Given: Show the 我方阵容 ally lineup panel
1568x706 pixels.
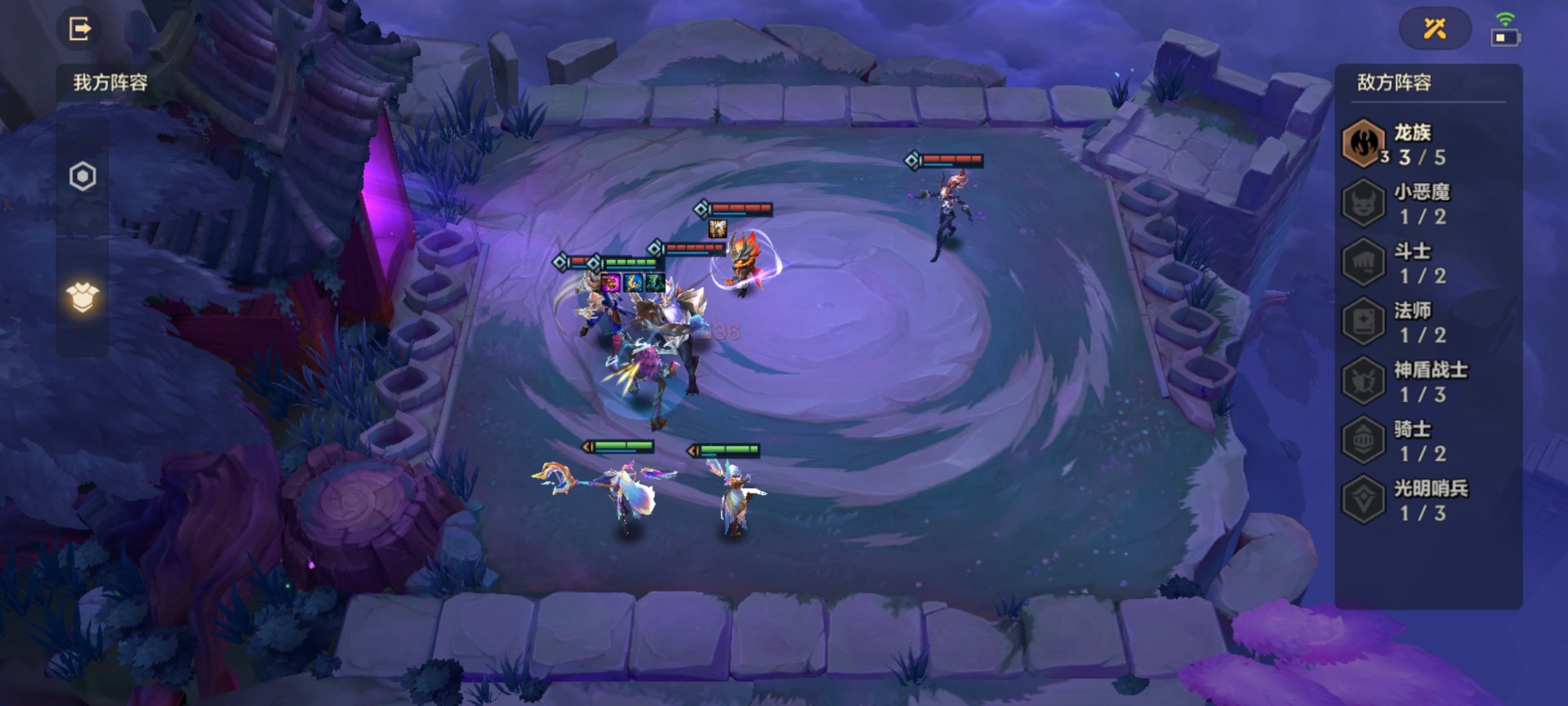Looking at the screenshot, I should click(110, 83).
